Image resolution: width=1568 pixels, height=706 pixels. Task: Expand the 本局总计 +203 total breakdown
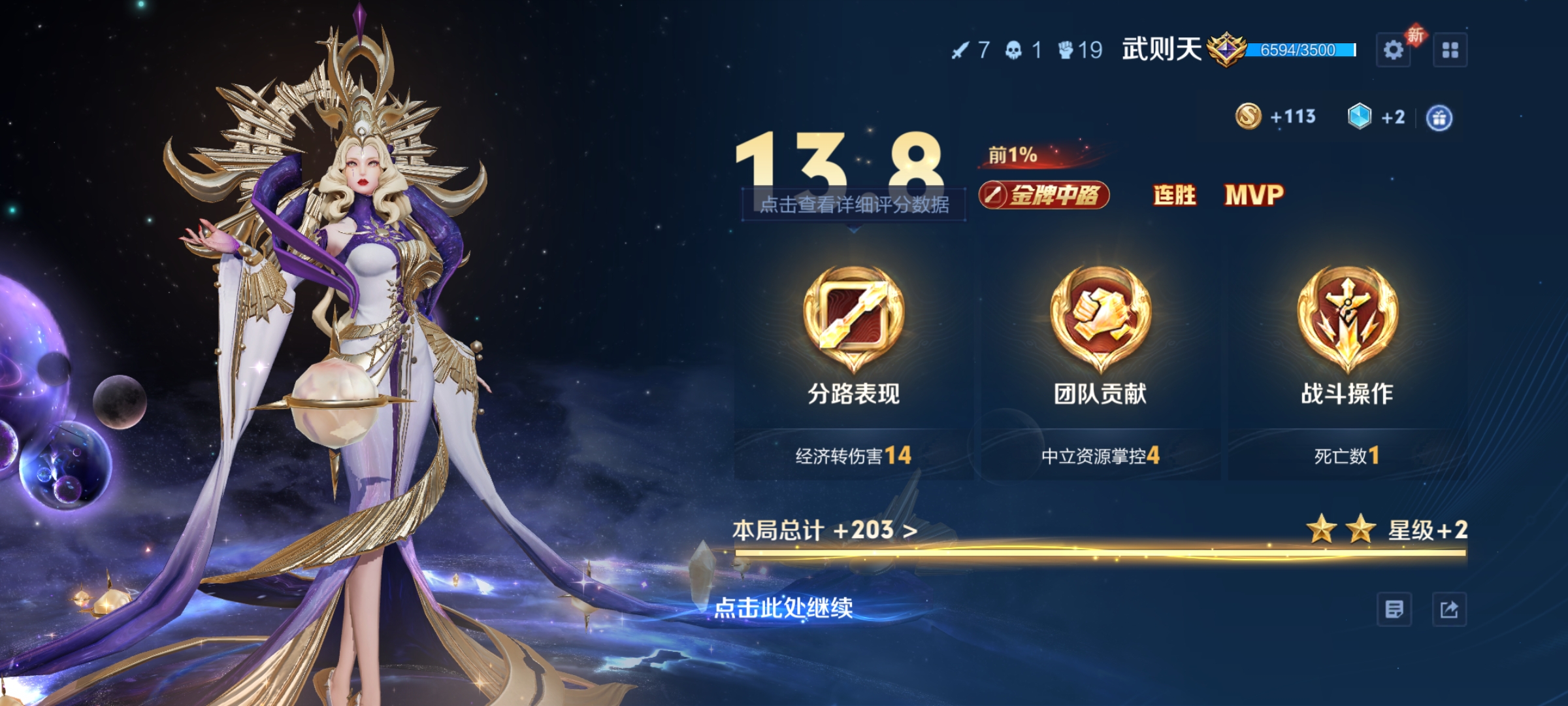(825, 530)
